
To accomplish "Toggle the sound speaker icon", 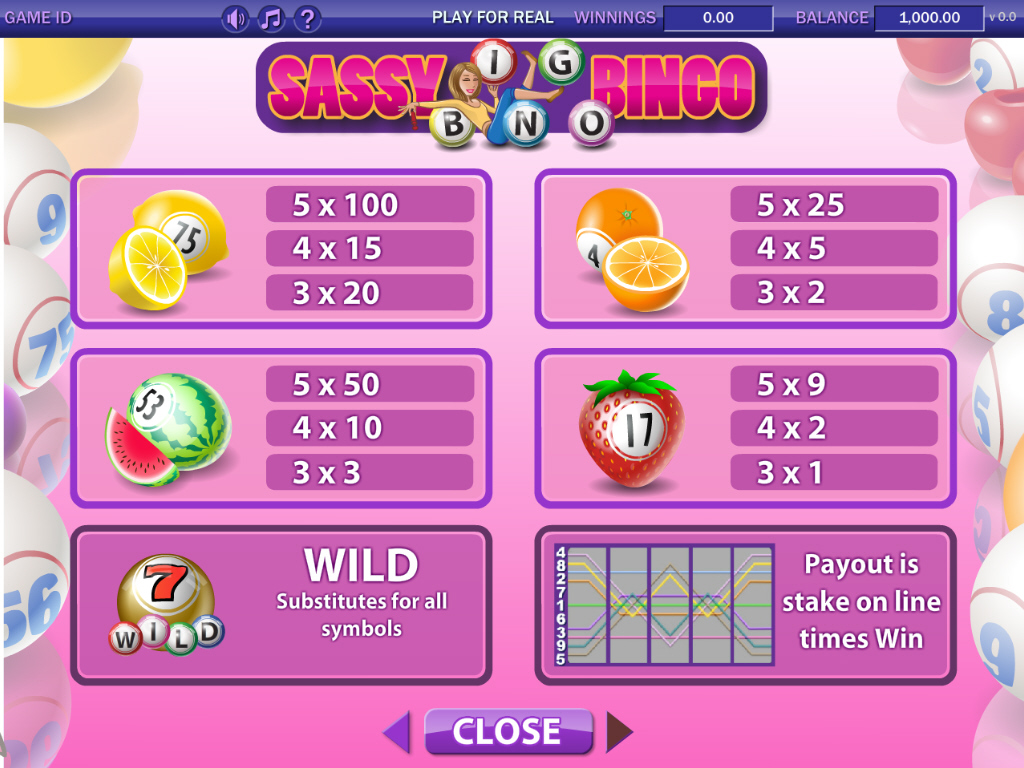I will point(235,18).
